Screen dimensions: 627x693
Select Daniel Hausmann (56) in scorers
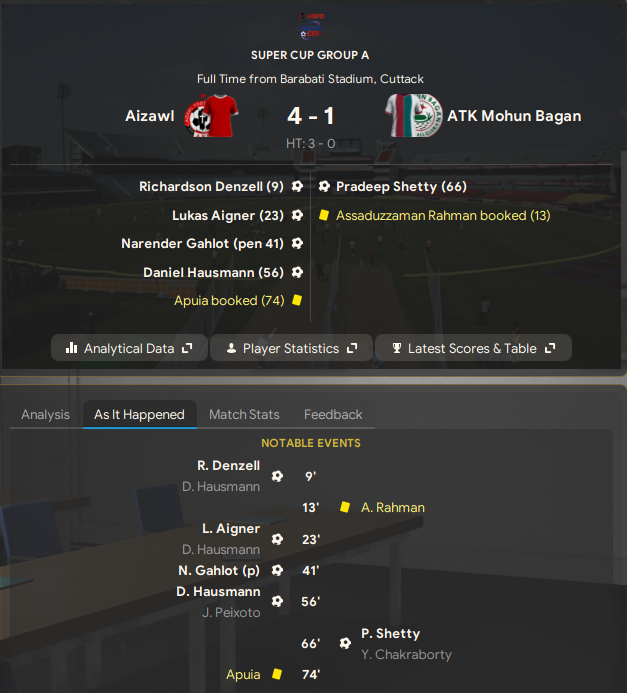[214, 272]
